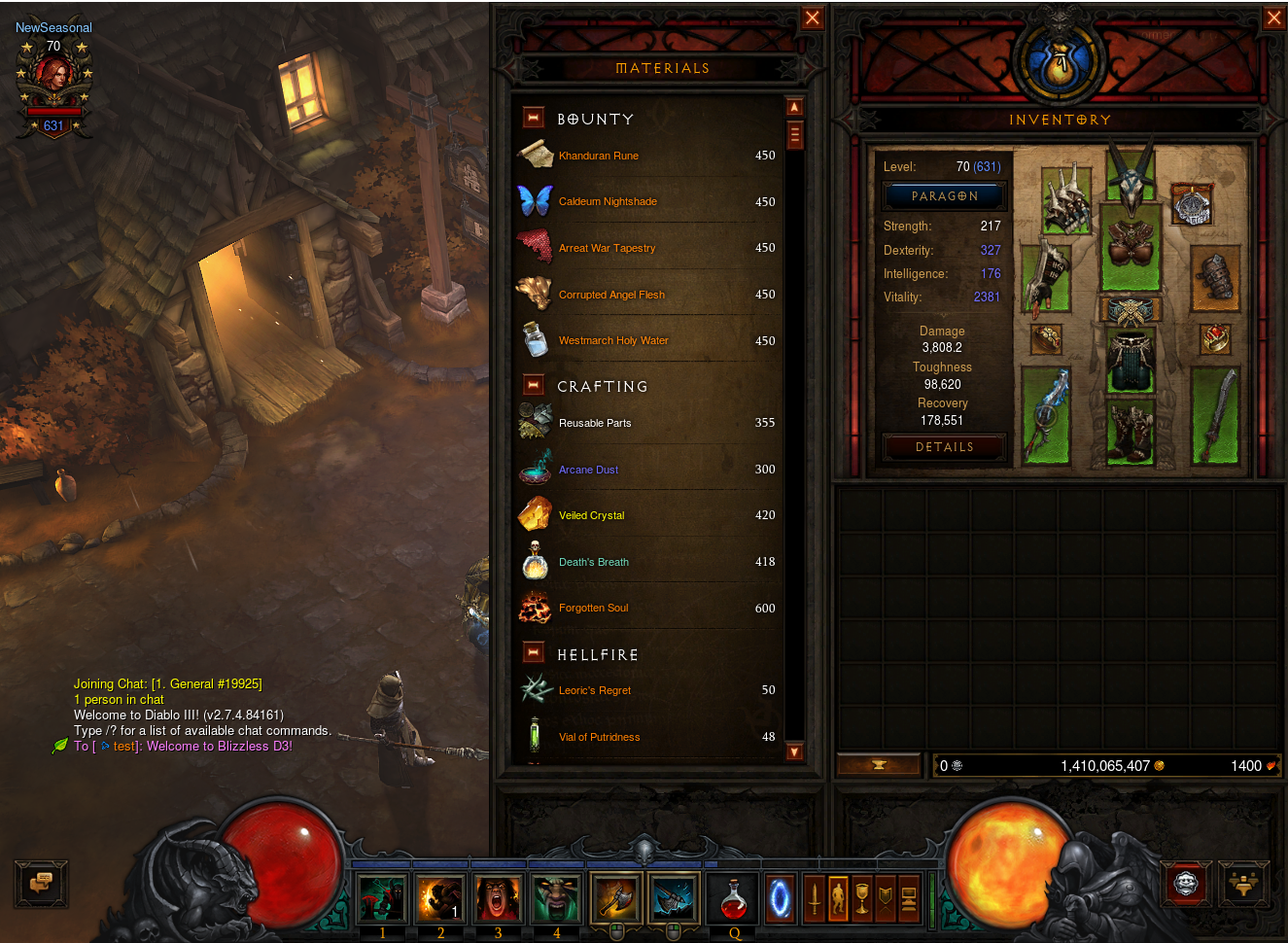Image resolution: width=1288 pixels, height=943 pixels.
Task: Open the chat button in bottom-left corner
Action: point(41,884)
